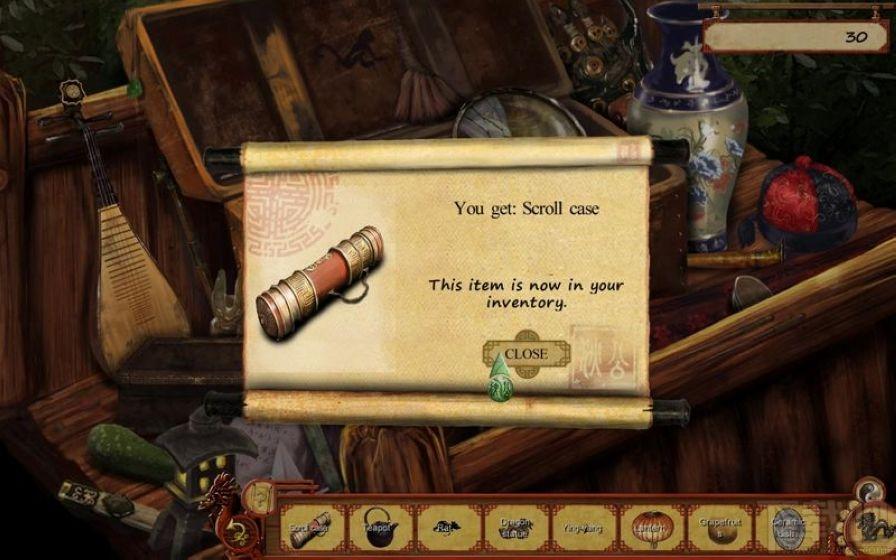This screenshot has height=560, width=896.
Task: Select the Ceramic dish slot
Action: (785, 525)
